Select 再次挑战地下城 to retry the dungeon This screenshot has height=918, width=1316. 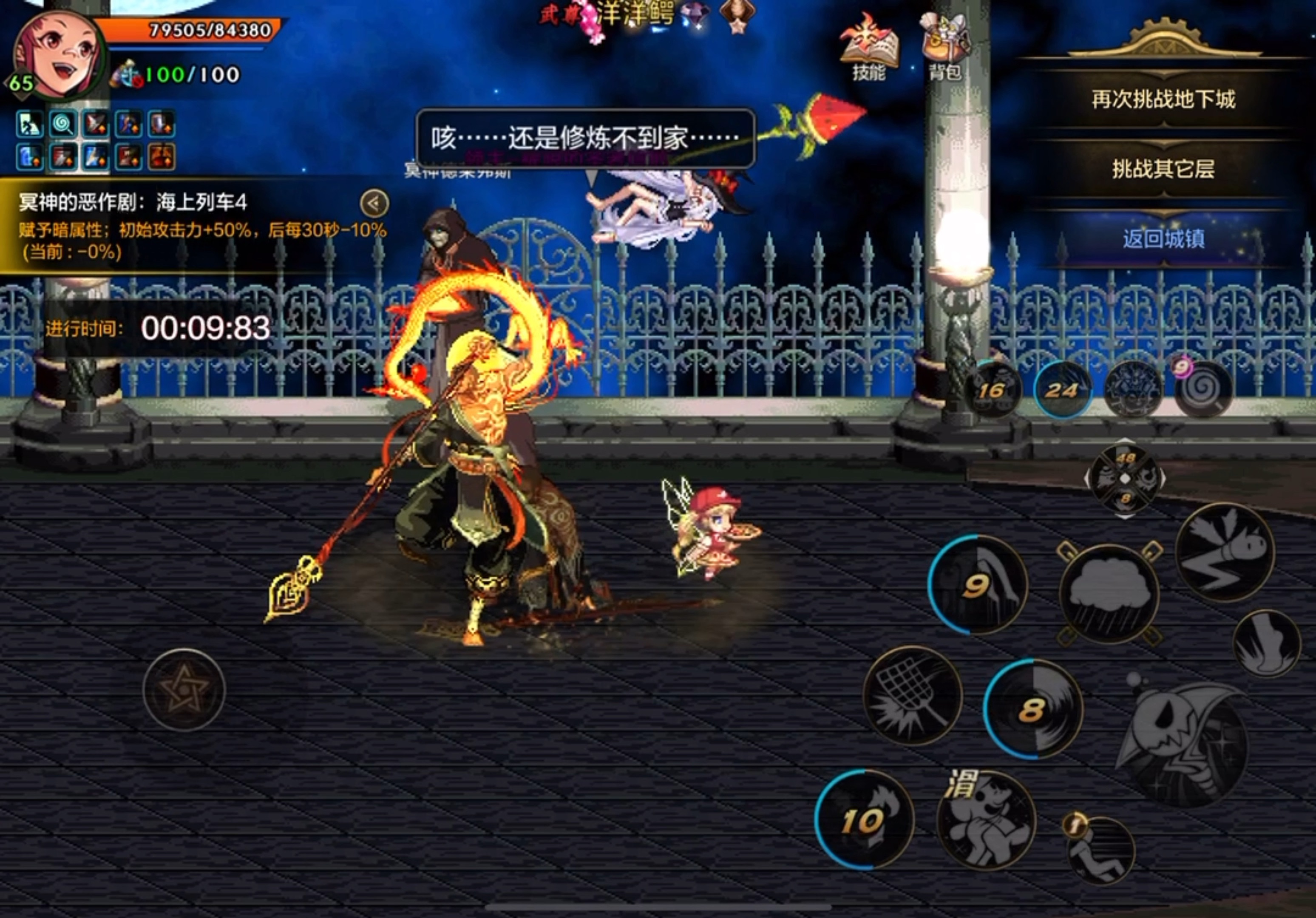click(1163, 100)
